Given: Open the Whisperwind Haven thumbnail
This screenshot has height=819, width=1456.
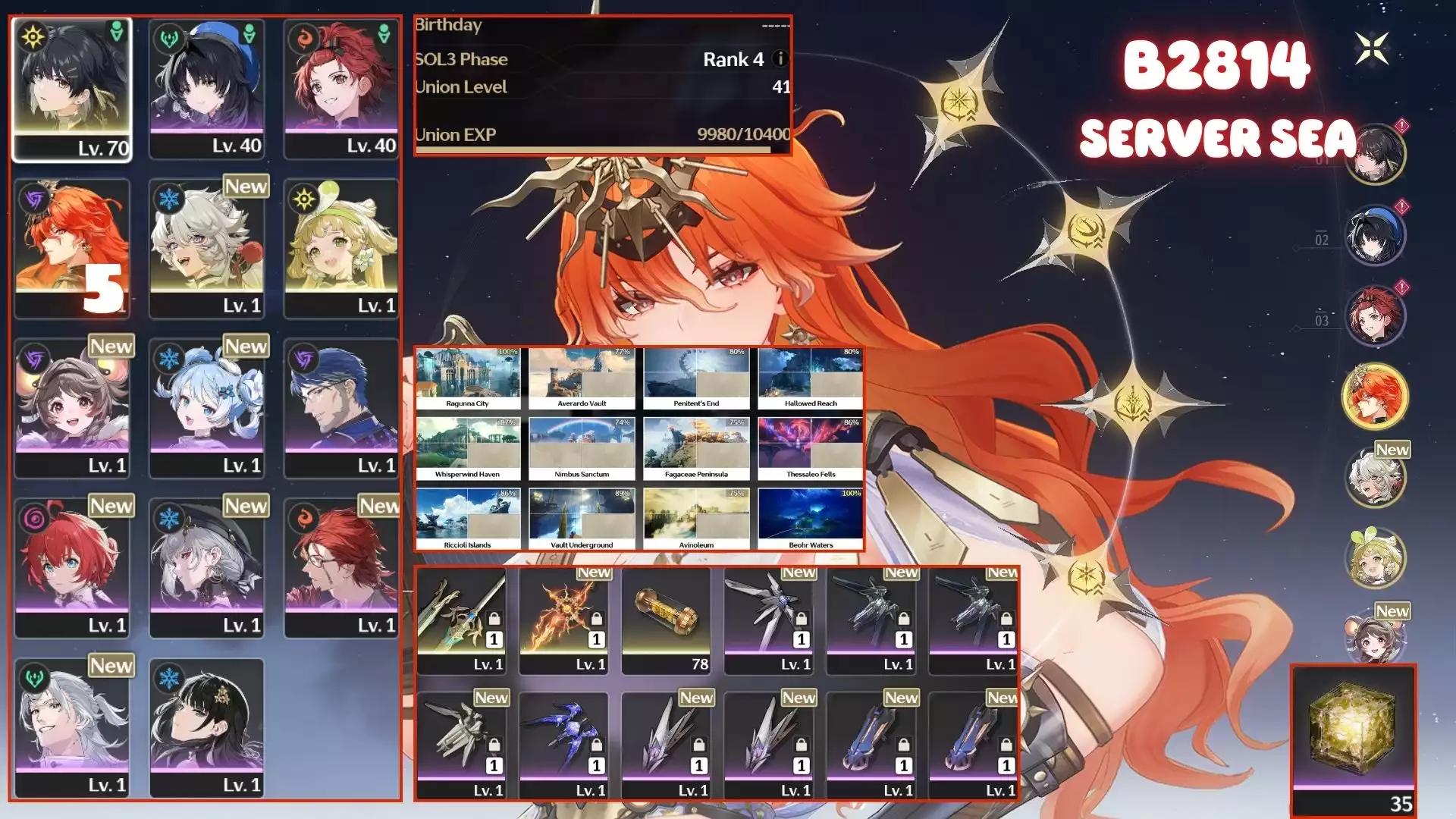Looking at the screenshot, I should click(x=468, y=449).
